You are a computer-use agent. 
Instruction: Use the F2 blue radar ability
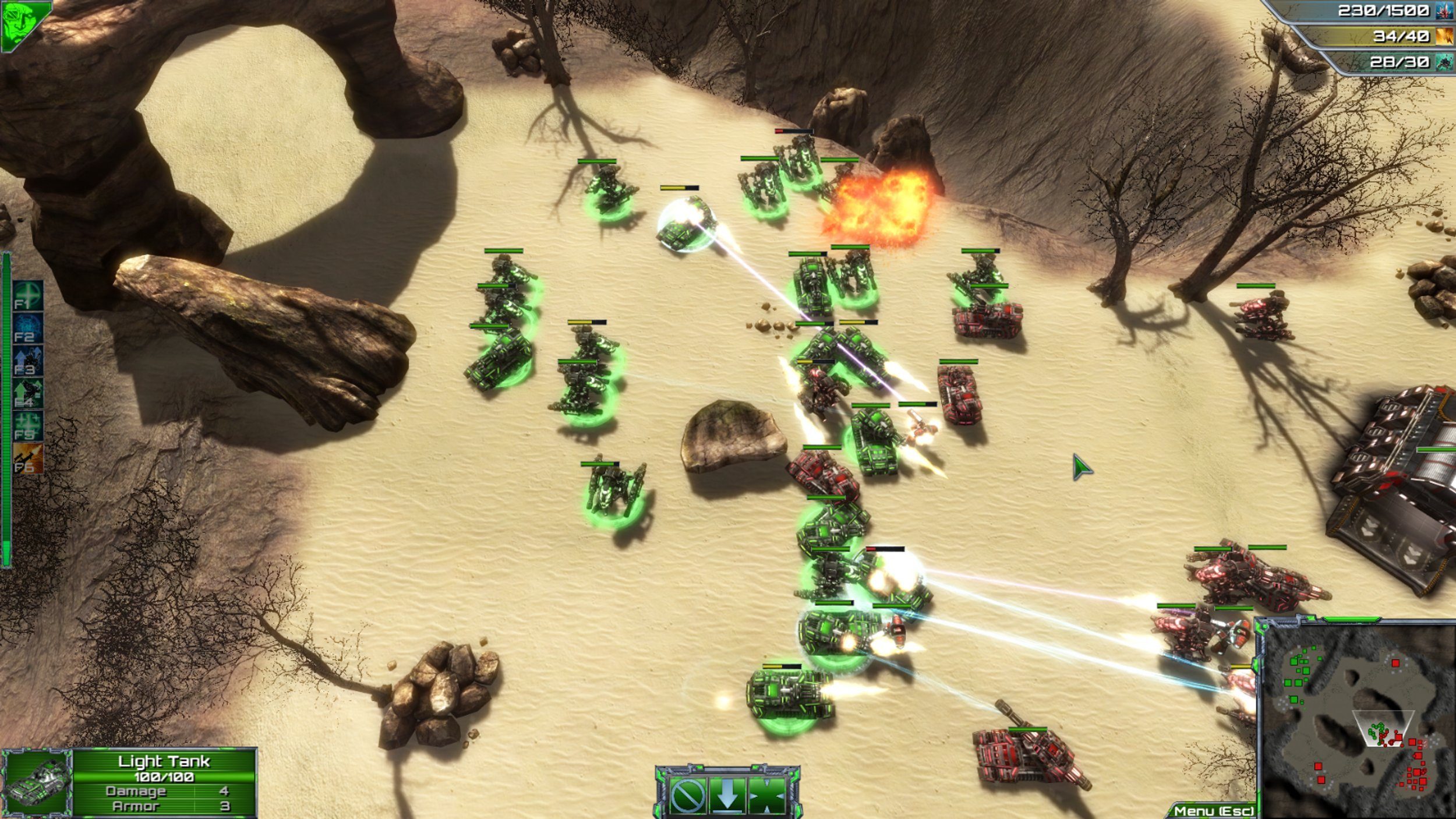(x=28, y=329)
